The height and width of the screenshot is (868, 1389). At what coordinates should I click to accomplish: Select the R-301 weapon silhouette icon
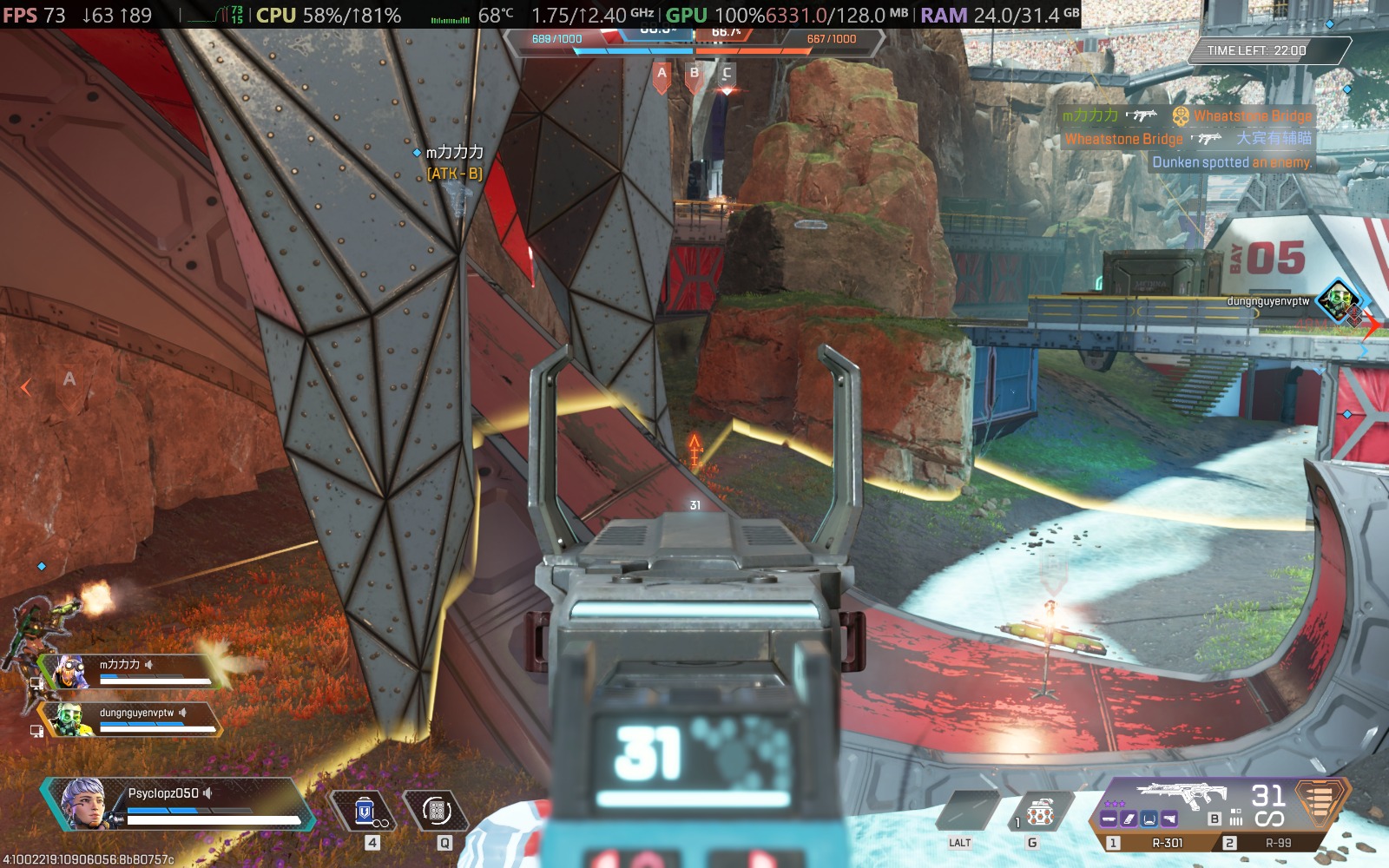coord(1182,792)
